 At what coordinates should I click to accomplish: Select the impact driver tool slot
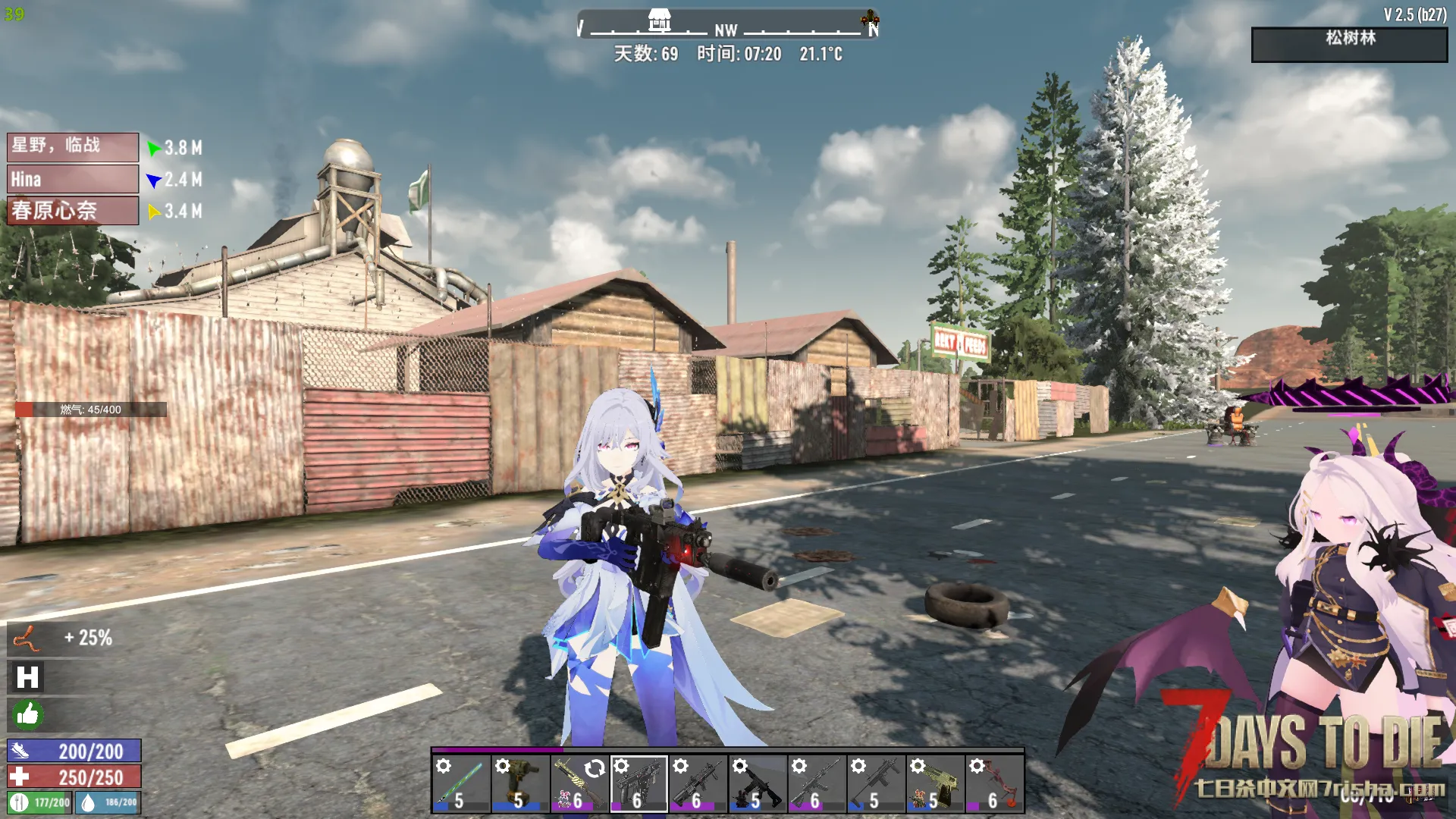[520, 784]
